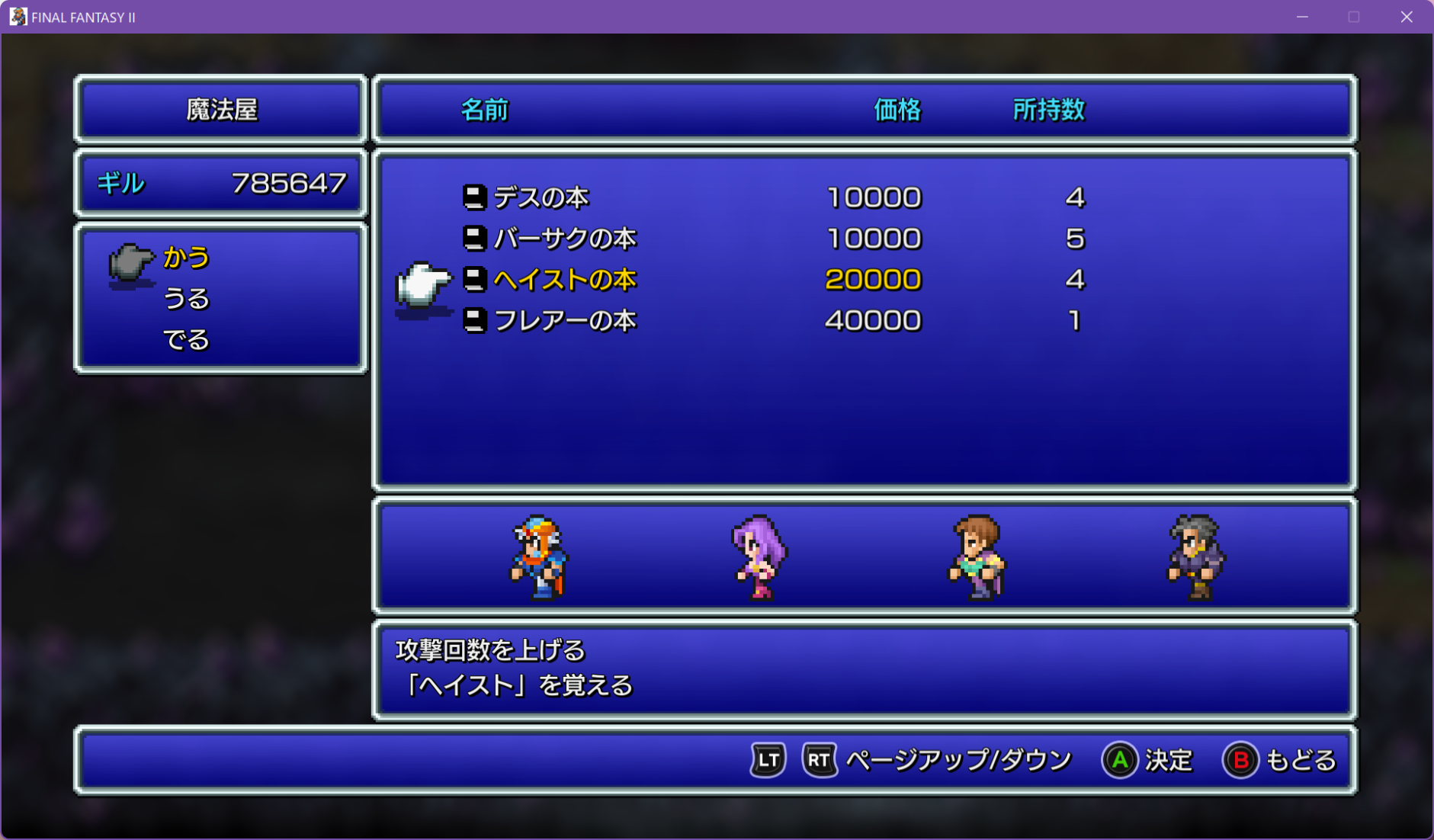Choose the うる (Sell) option
This screenshot has width=1434, height=840.
click(186, 299)
